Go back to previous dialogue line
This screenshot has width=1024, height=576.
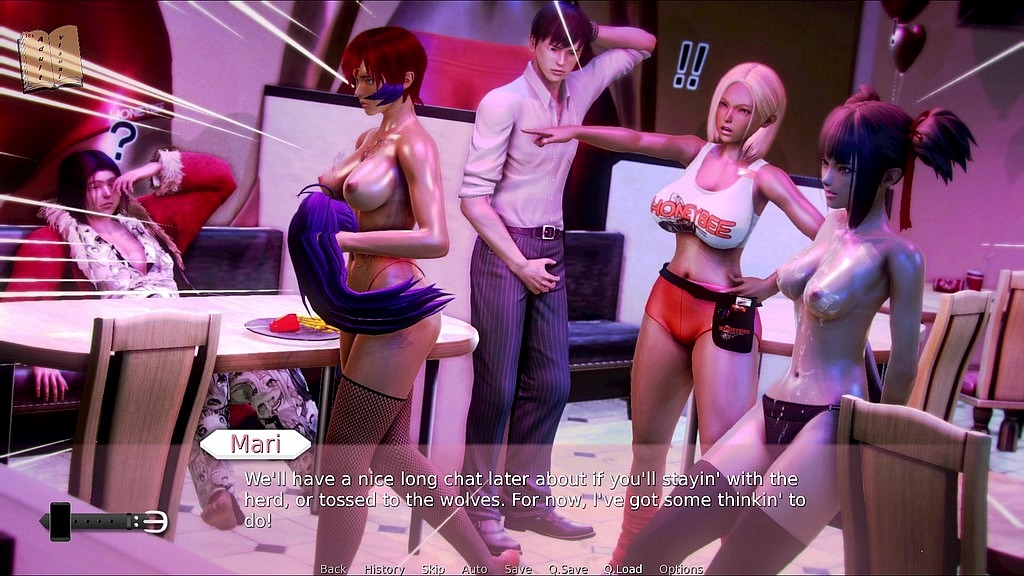[x=333, y=569]
